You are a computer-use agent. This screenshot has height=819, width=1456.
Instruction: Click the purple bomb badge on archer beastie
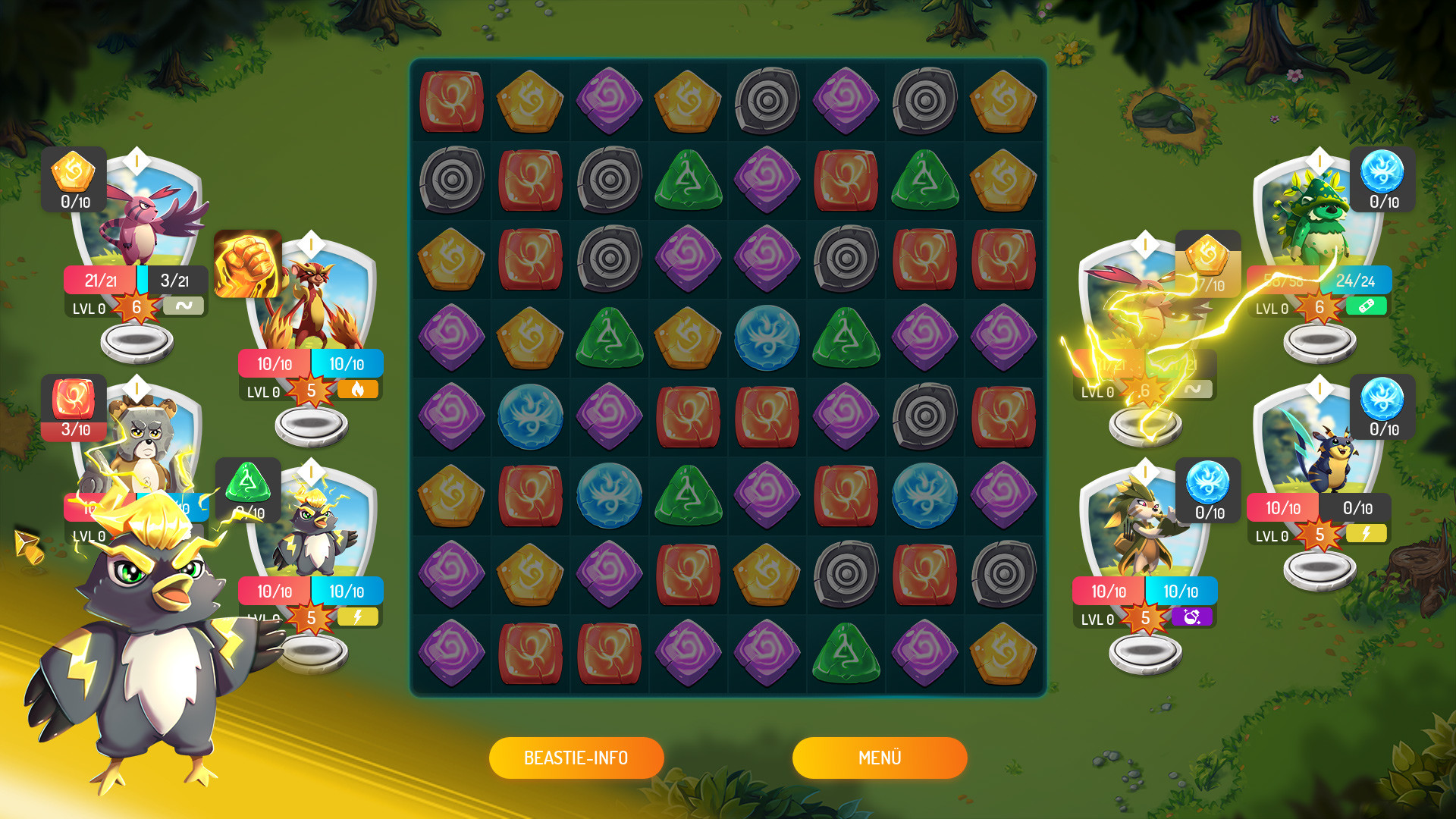click(x=1191, y=618)
